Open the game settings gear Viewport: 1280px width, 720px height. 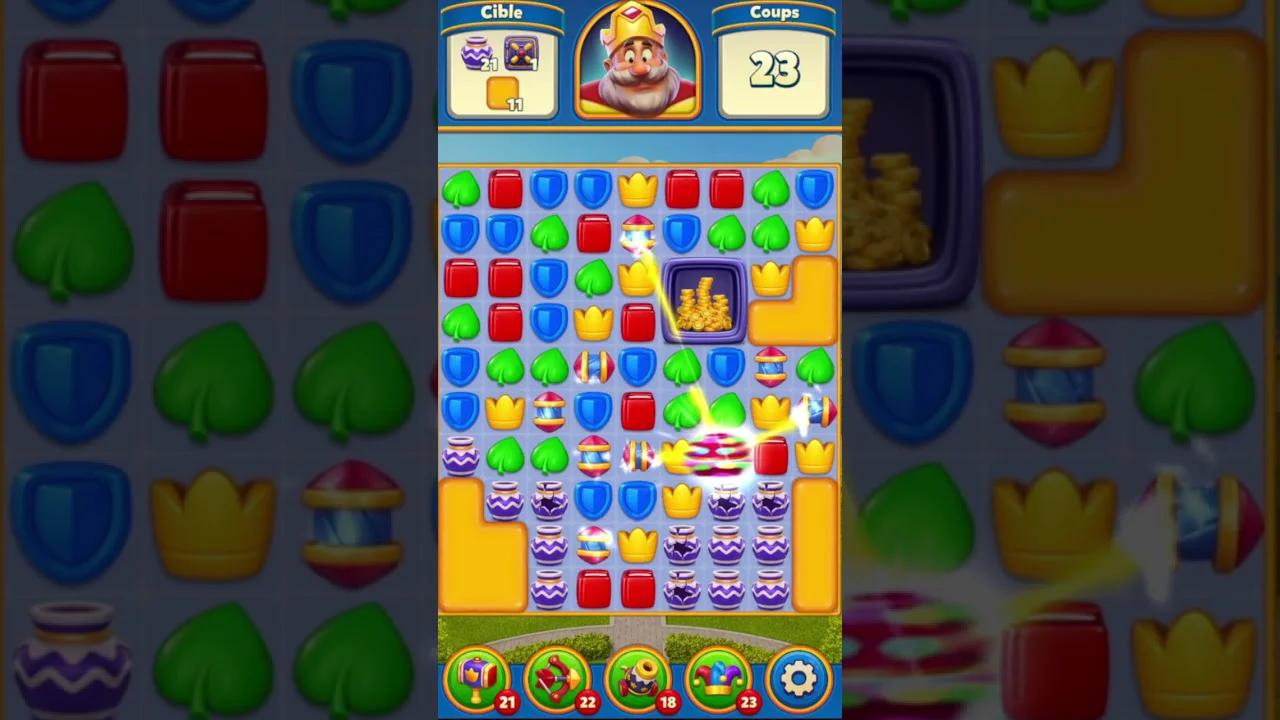pos(797,678)
